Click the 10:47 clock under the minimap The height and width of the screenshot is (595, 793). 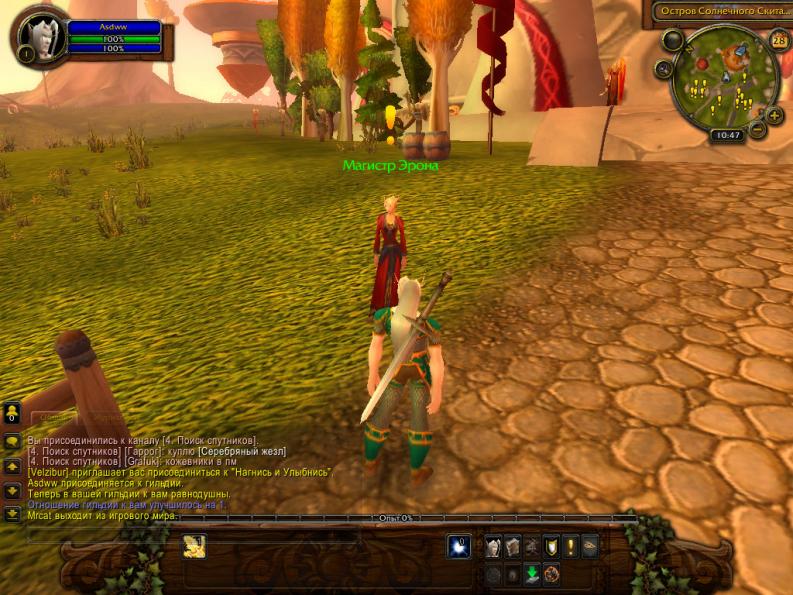[x=726, y=135]
